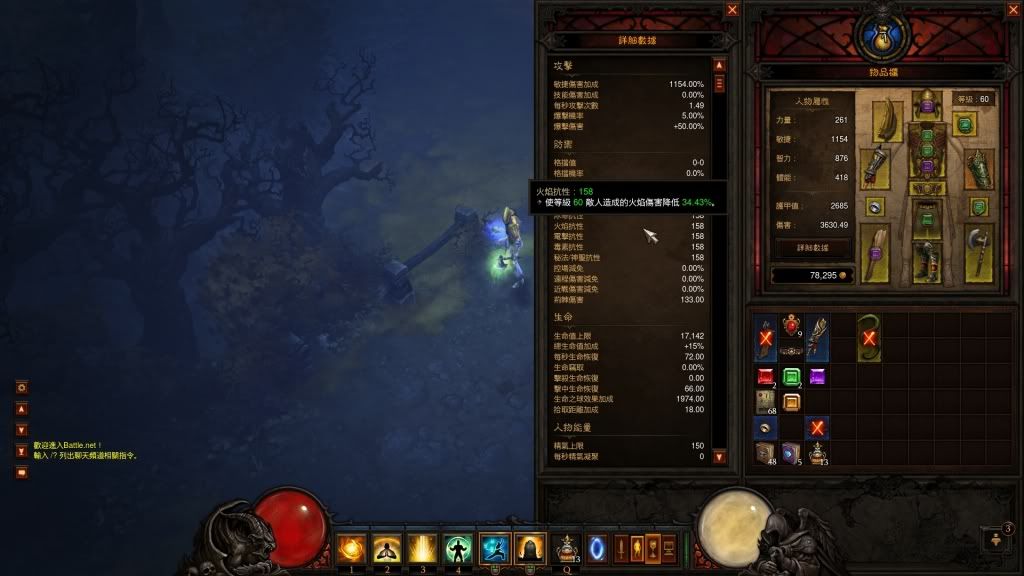Open the blue town portal

596,547
